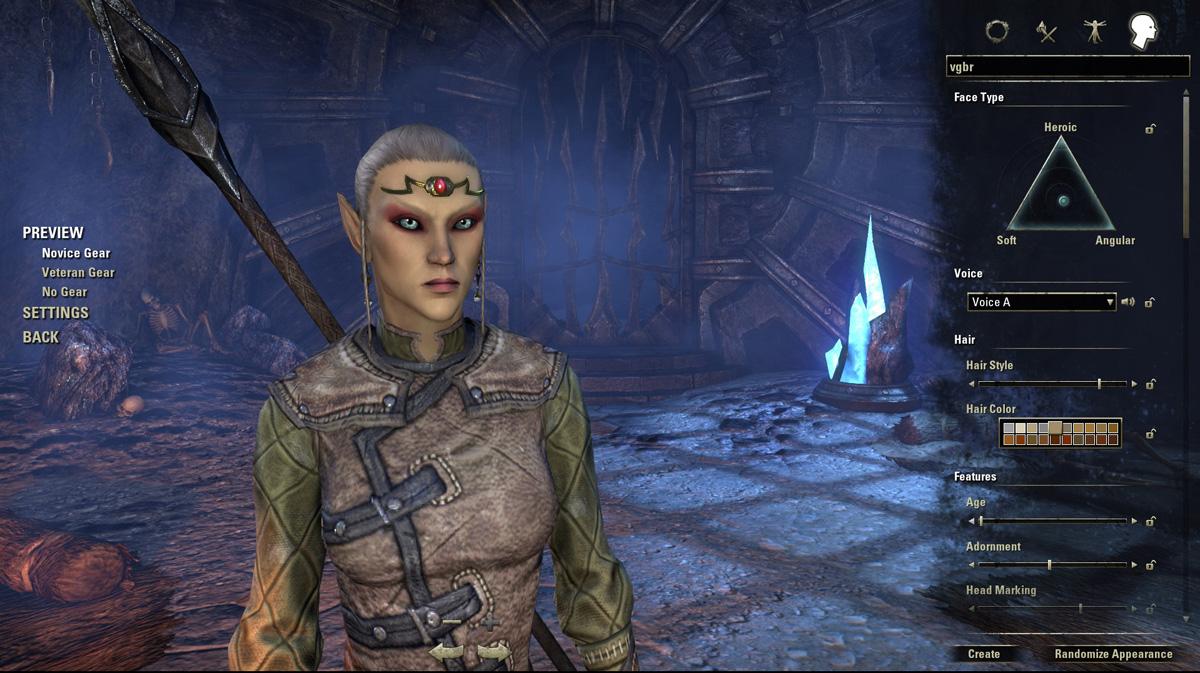
Task: Click the Age slider track
Action: click(1055, 521)
